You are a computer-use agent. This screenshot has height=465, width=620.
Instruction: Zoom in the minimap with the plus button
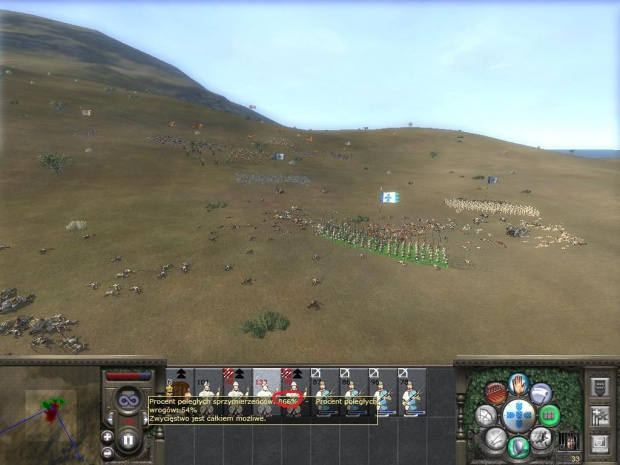tap(108, 436)
